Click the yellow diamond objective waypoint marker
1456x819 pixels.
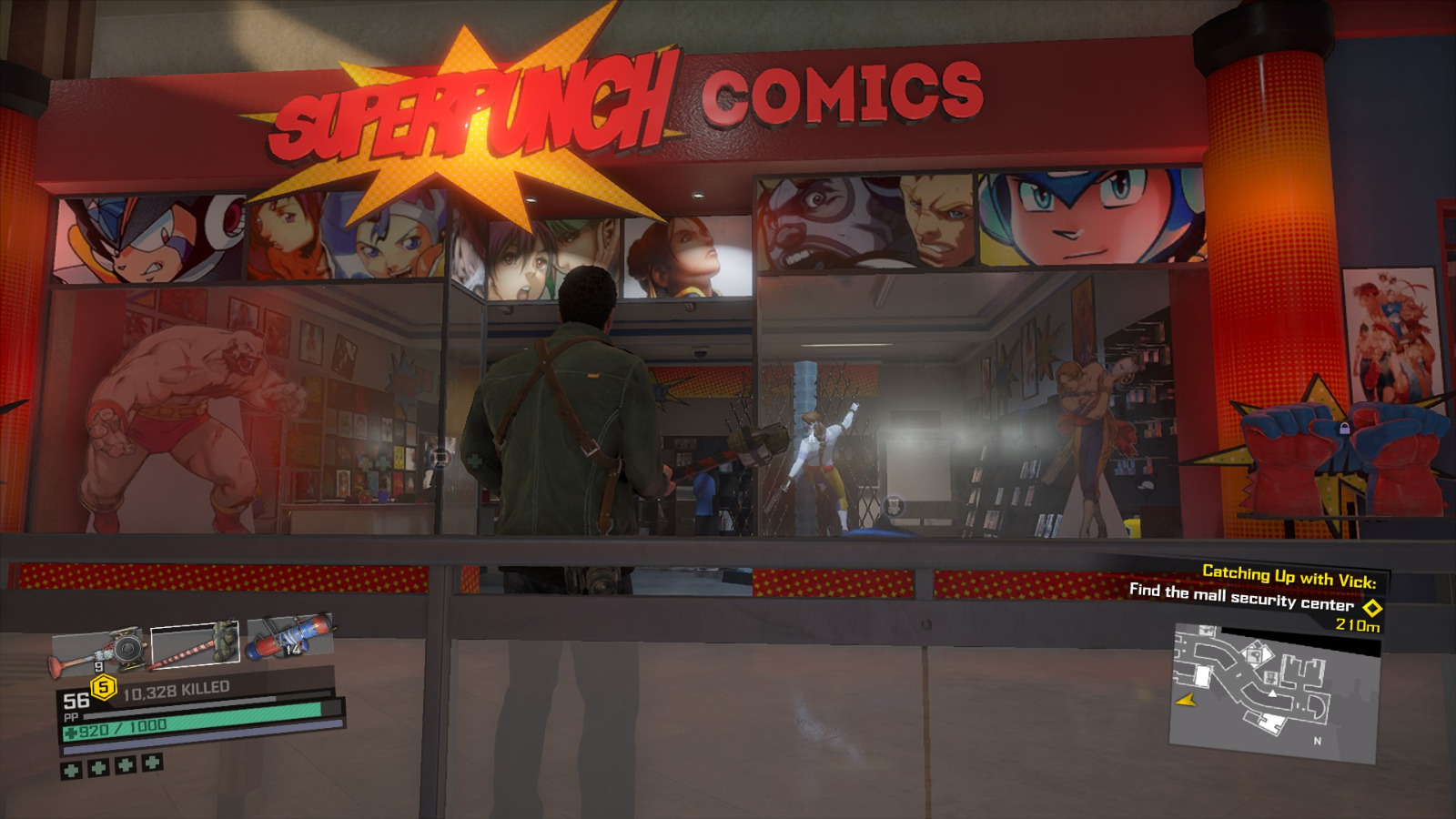(1371, 609)
